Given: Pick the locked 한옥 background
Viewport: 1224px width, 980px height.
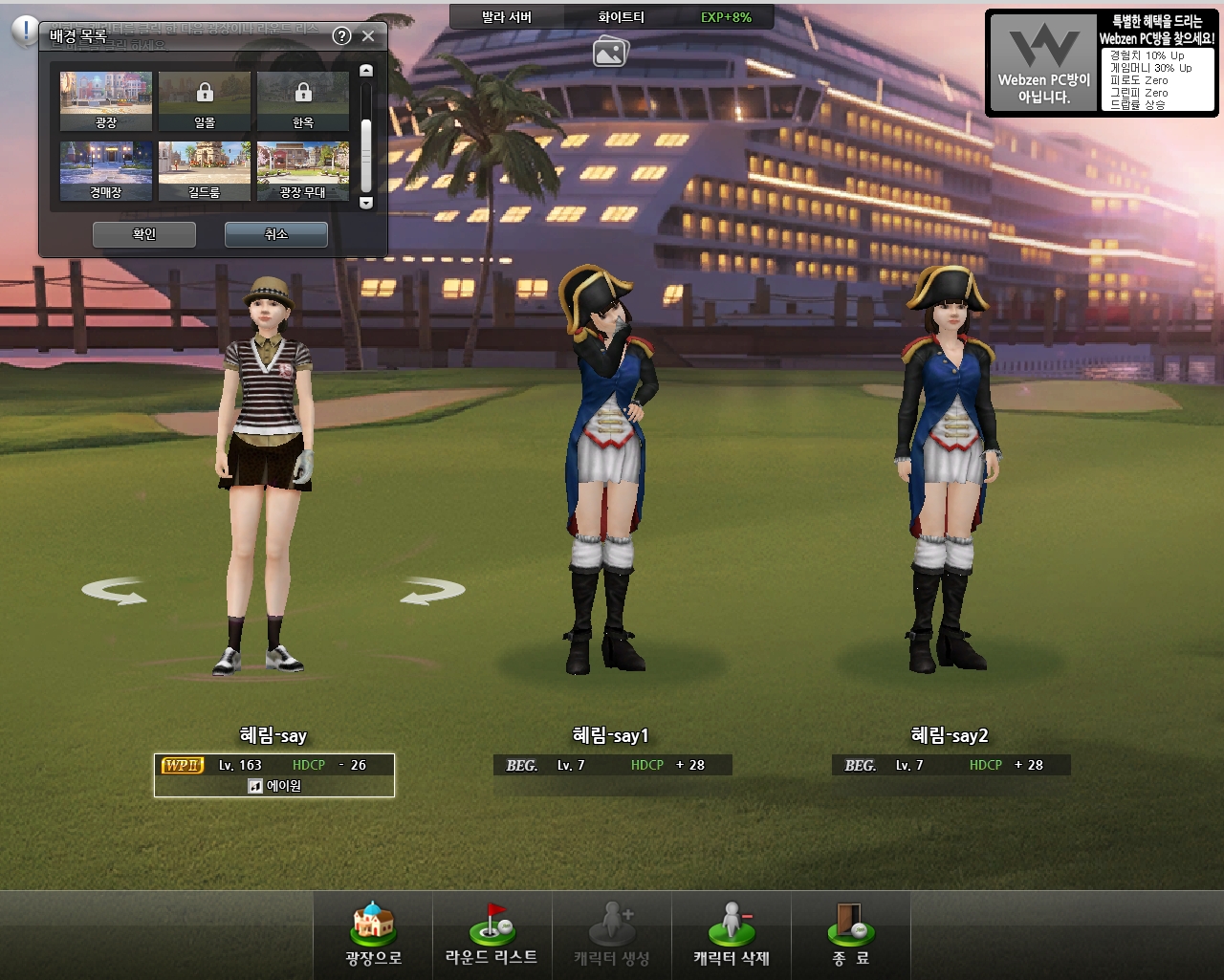Looking at the screenshot, I should (x=303, y=100).
